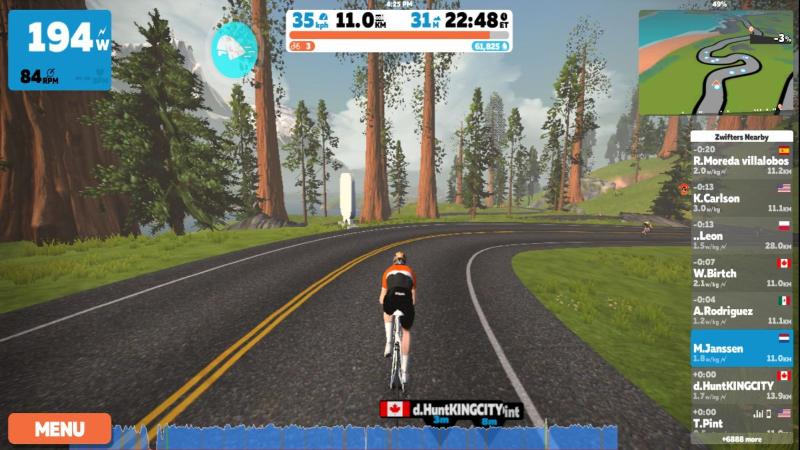
Task: Pick A.Rodriguez in the nearby list
Action: click(x=741, y=311)
